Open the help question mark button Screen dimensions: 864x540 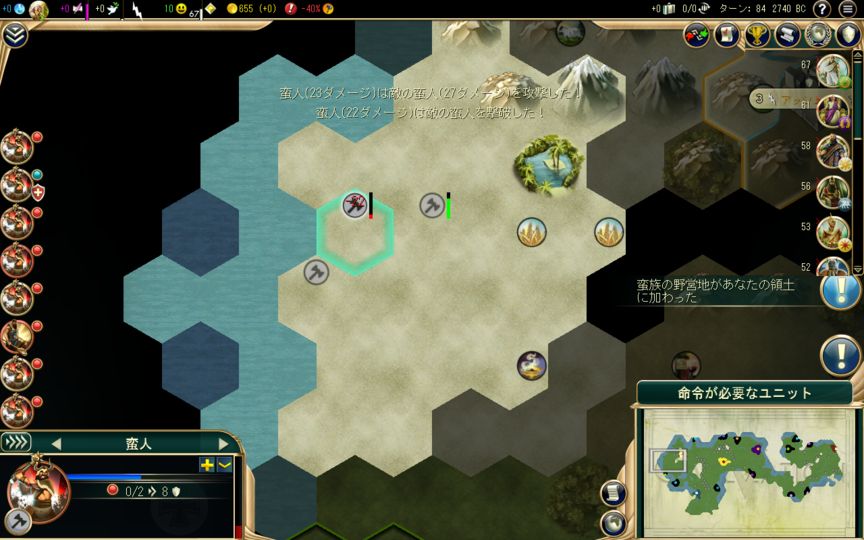click(822, 9)
